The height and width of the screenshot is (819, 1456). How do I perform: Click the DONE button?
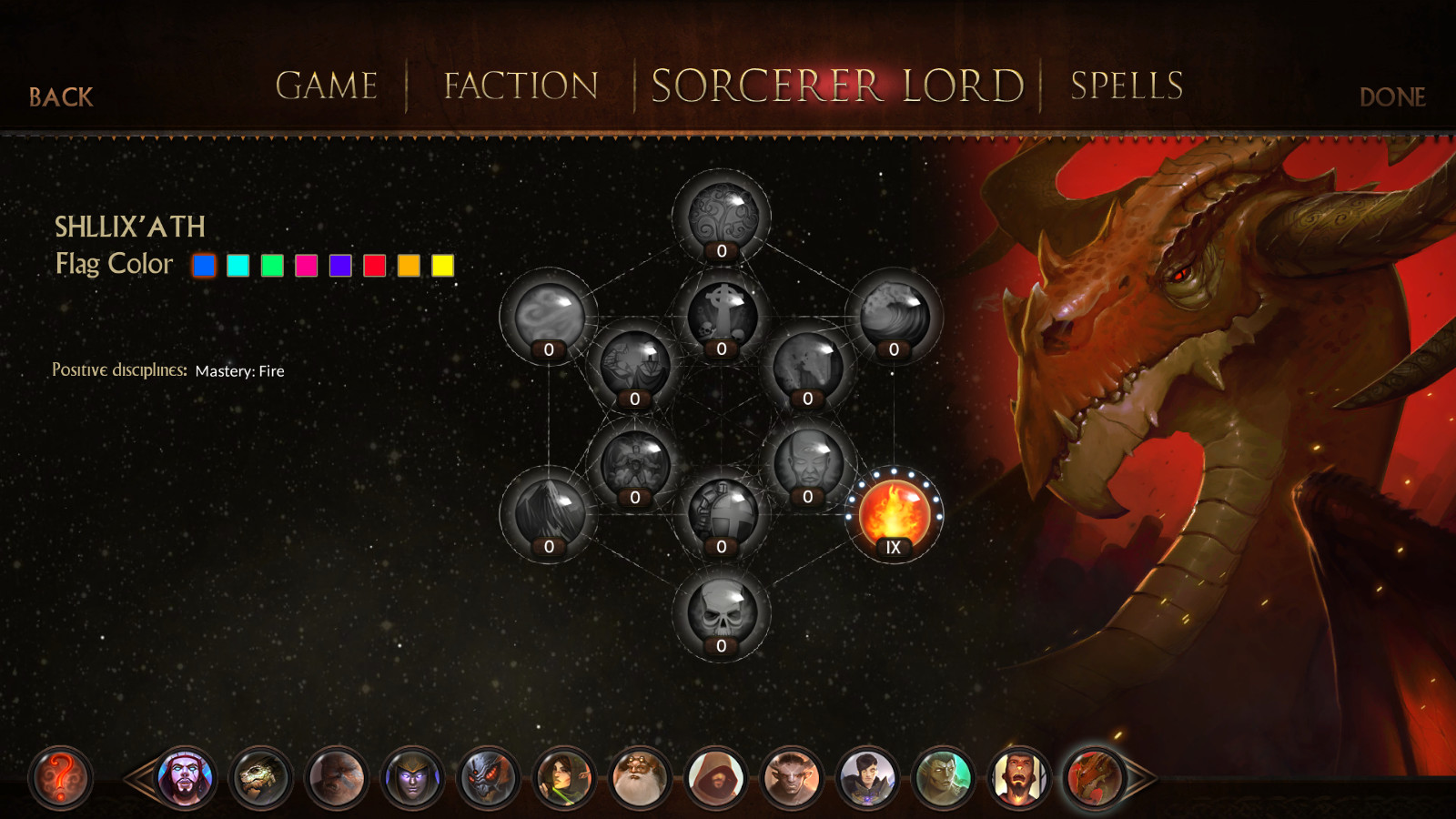[1394, 97]
